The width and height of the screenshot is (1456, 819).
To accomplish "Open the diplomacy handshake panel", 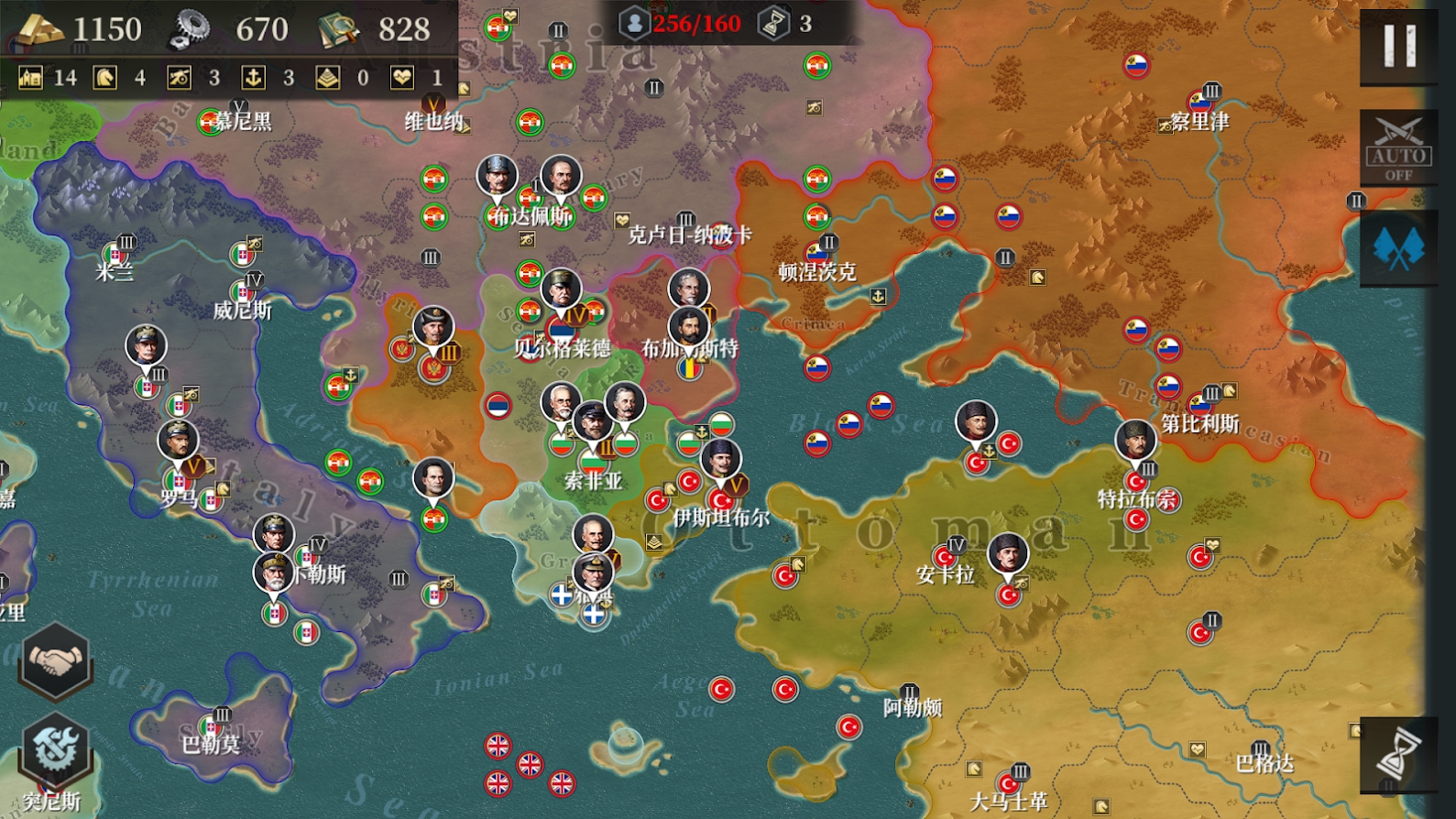I will pyautogui.click(x=55, y=665).
